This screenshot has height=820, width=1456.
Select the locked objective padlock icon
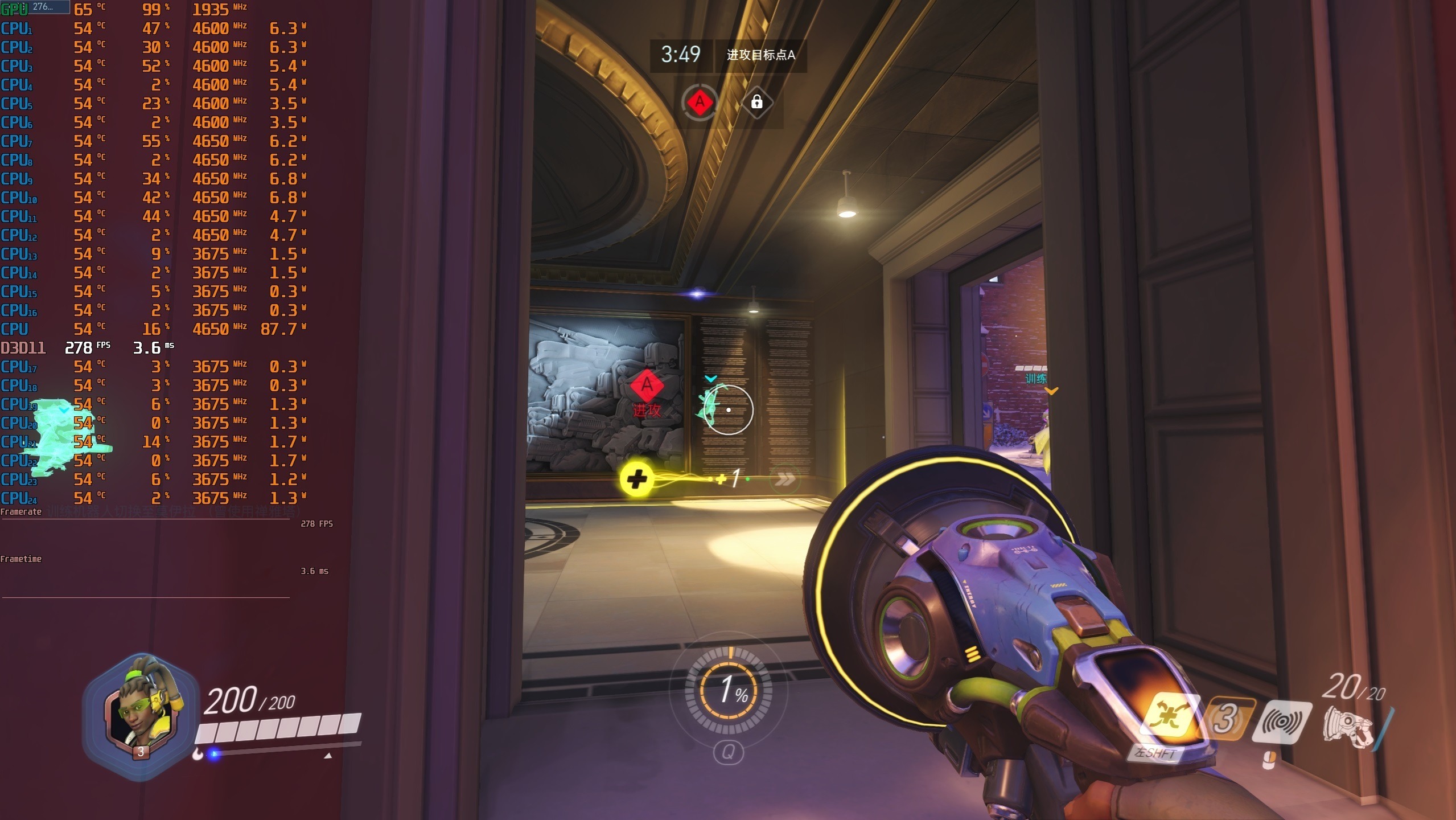coord(756,102)
